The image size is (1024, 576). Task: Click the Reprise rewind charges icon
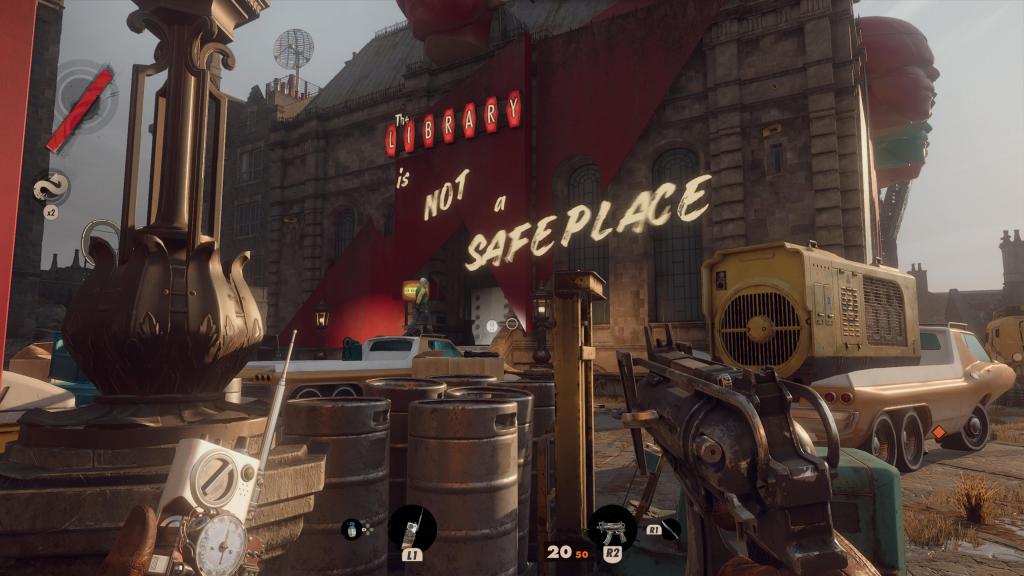click(50, 187)
